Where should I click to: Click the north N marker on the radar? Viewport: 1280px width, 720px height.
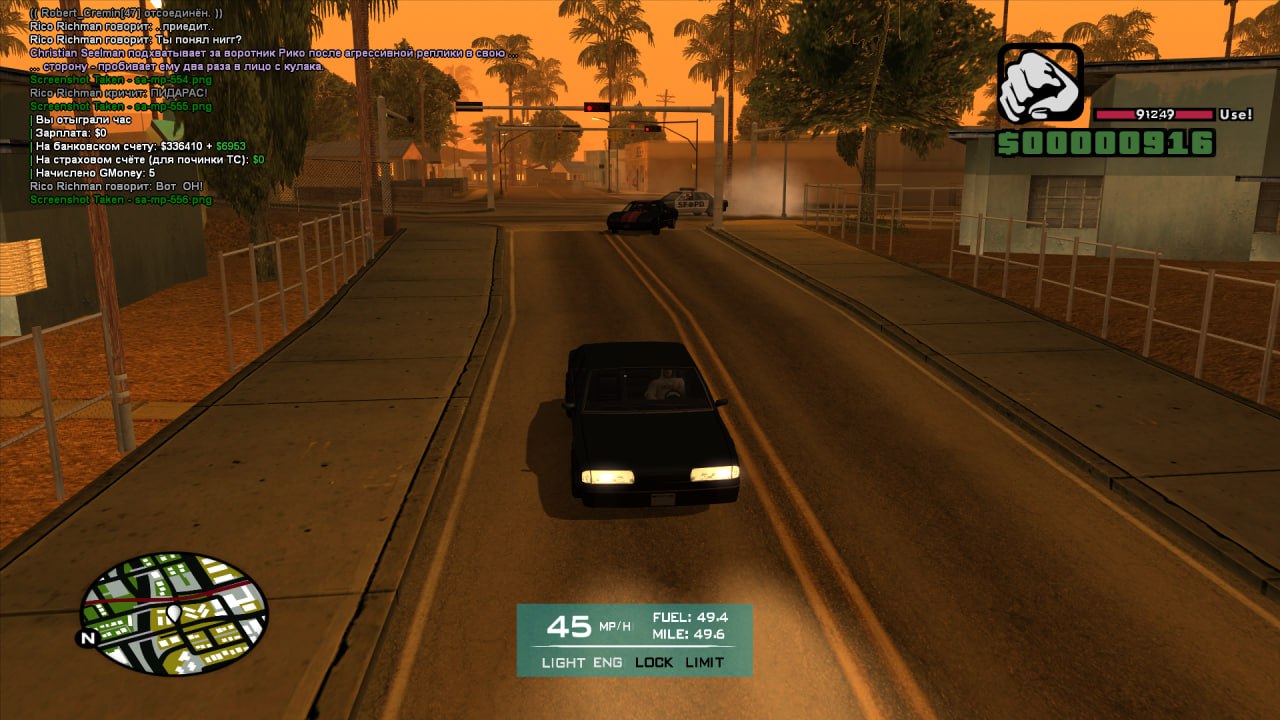[88, 637]
